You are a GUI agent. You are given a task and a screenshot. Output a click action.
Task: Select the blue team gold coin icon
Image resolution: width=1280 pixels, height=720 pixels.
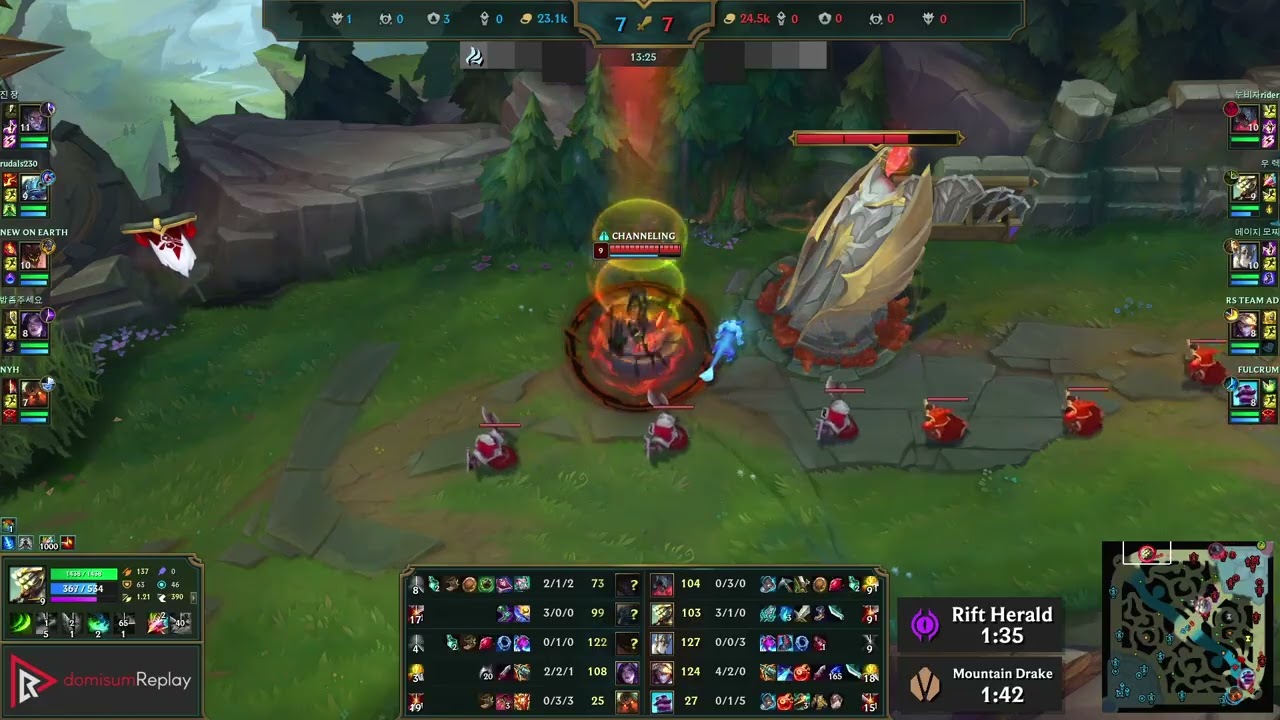pos(525,18)
